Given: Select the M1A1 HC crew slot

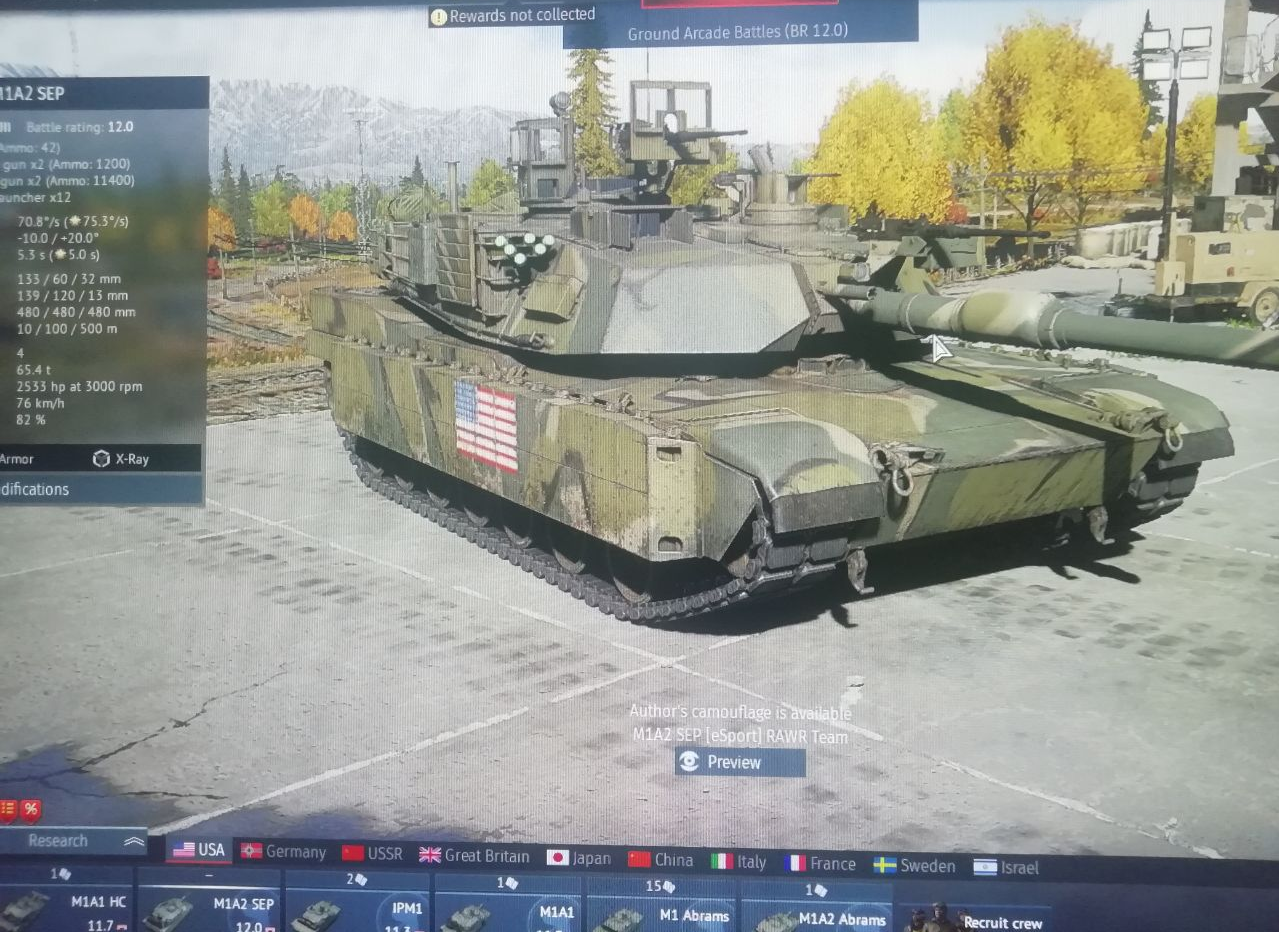Looking at the screenshot, I should (x=68, y=905).
